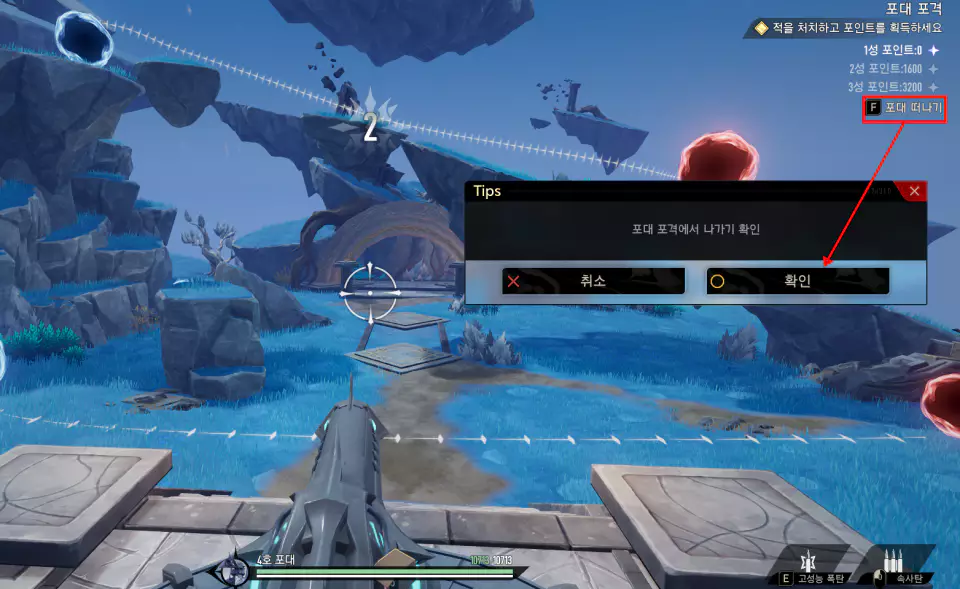The image size is (960, 589).
Task: Click the 포대 떠나기 leave-turret option
Action: click(904, 107)
